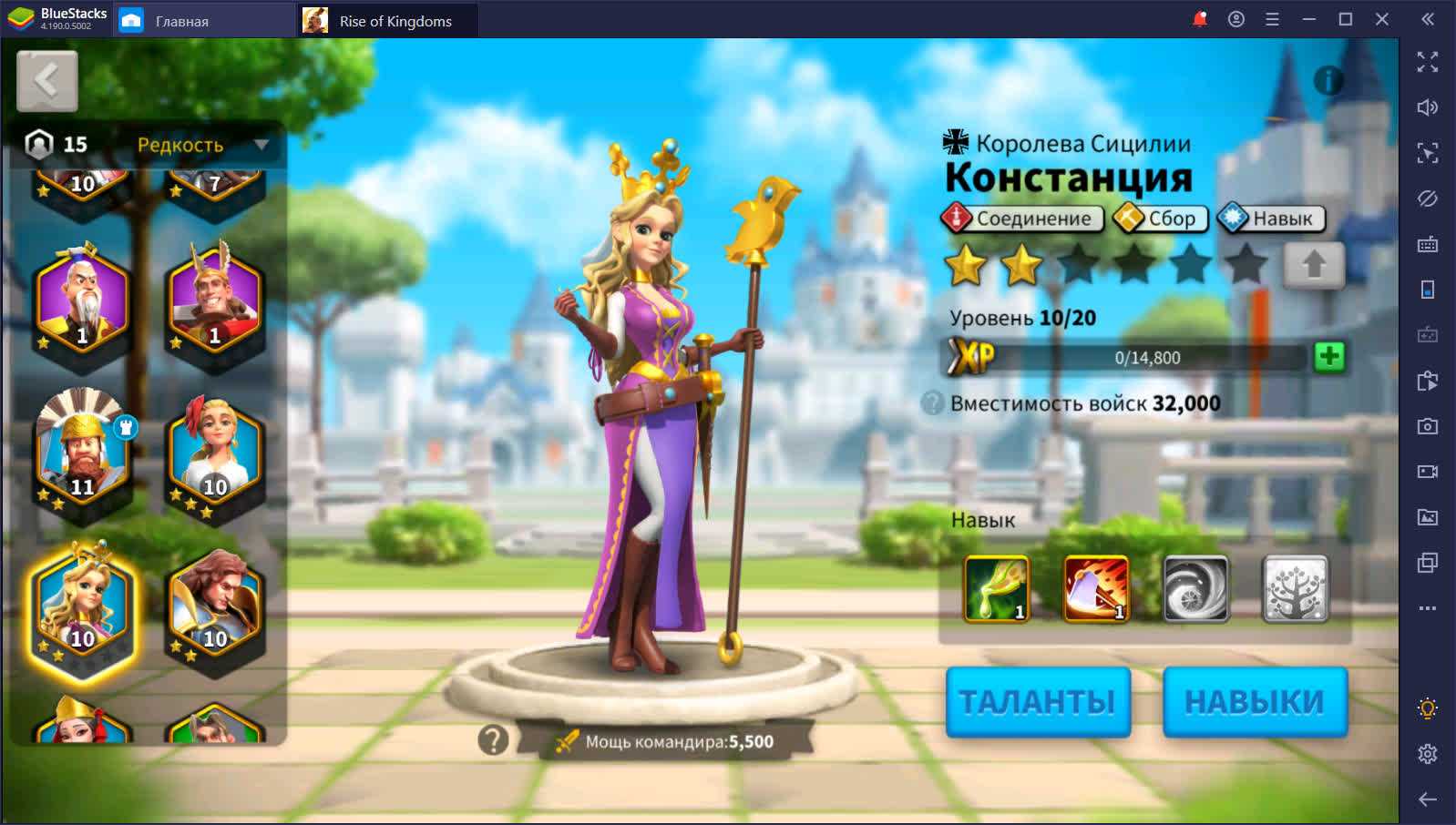Screen dimensions: 1456x825
Task: Open the Редкость sorting dropdown
Action: click(202, 145)
